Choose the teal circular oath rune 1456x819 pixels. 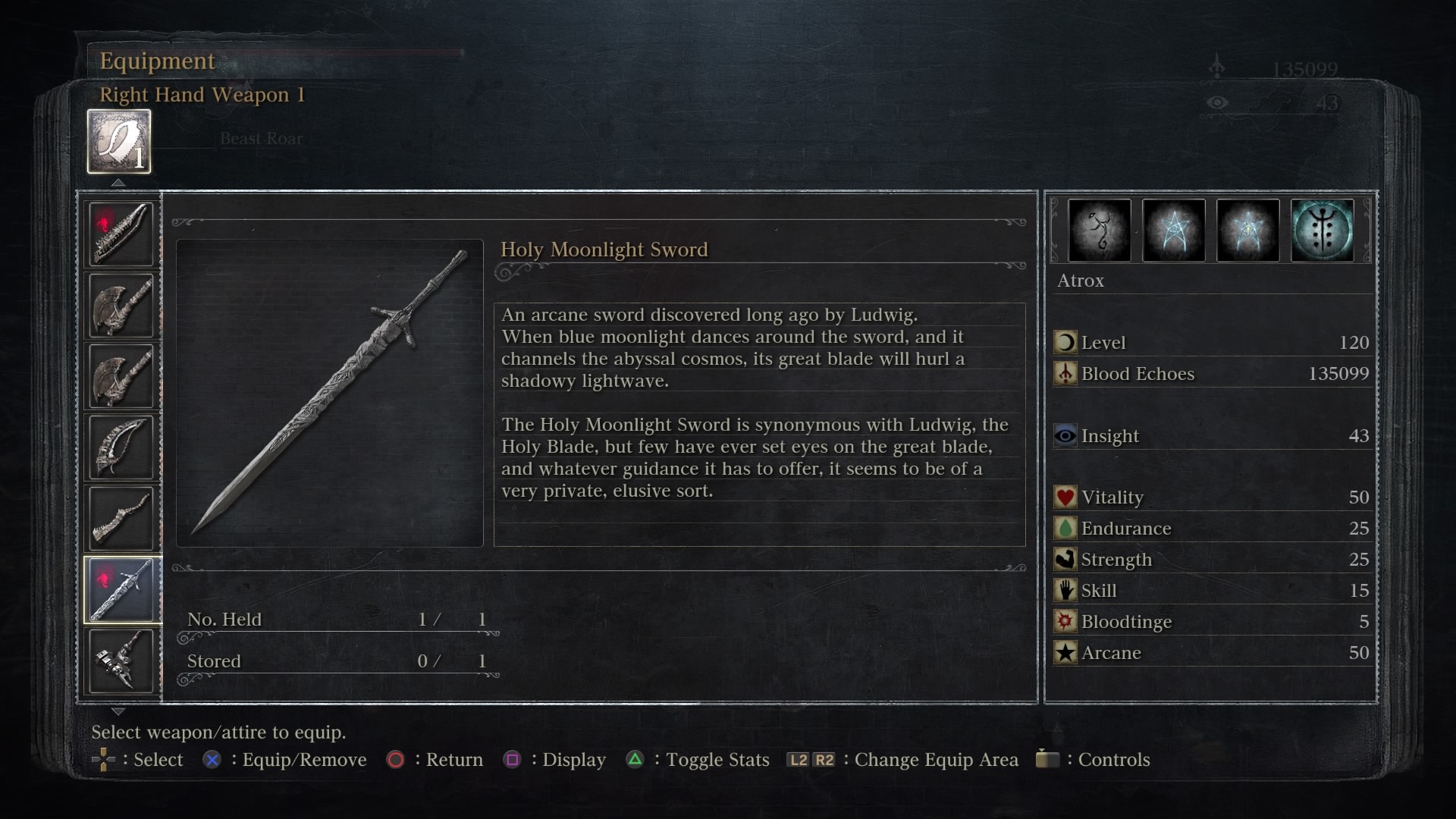tap(1322, 231)
